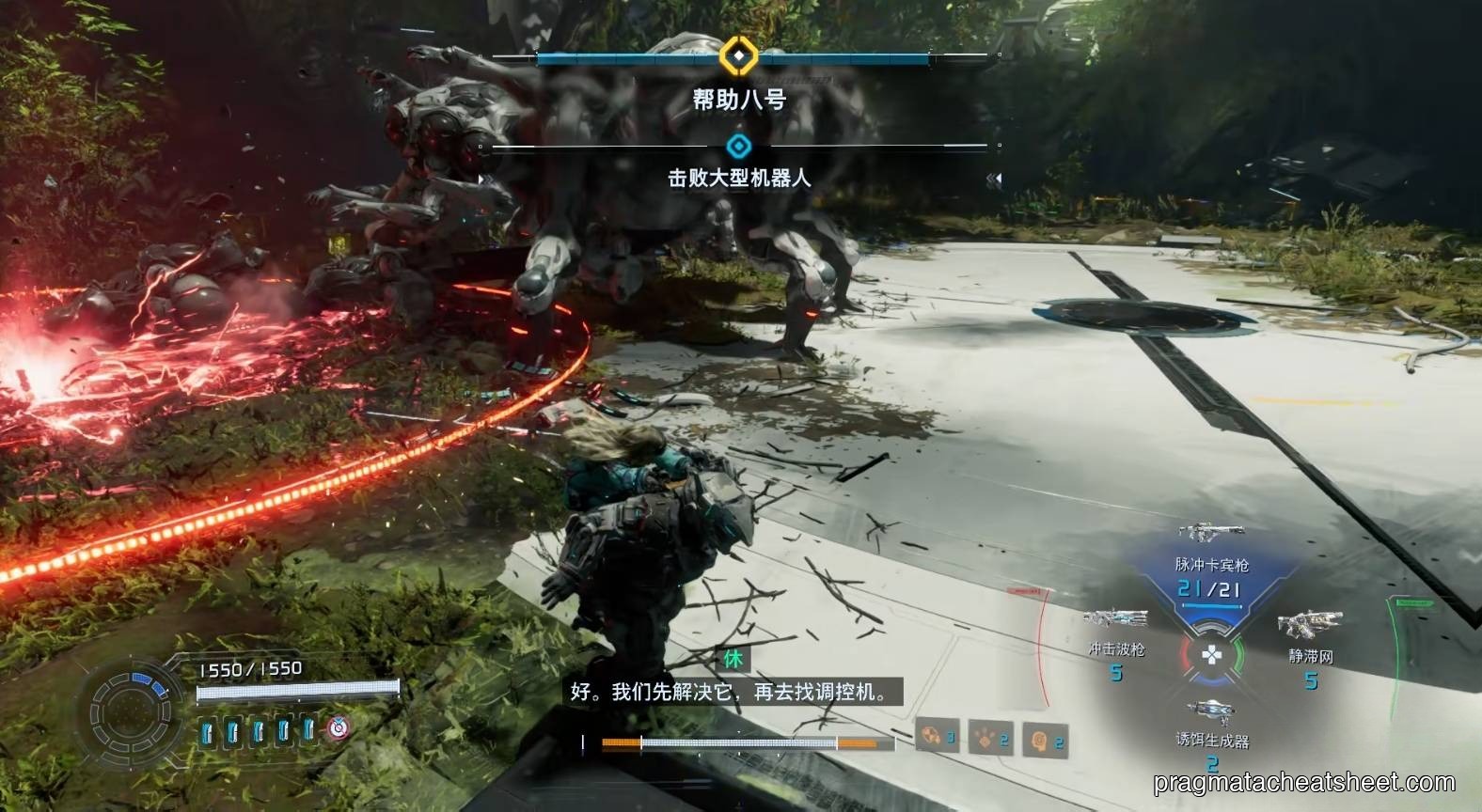
Task: Toggle the last battery cell indicator
Action: [308, 728]
